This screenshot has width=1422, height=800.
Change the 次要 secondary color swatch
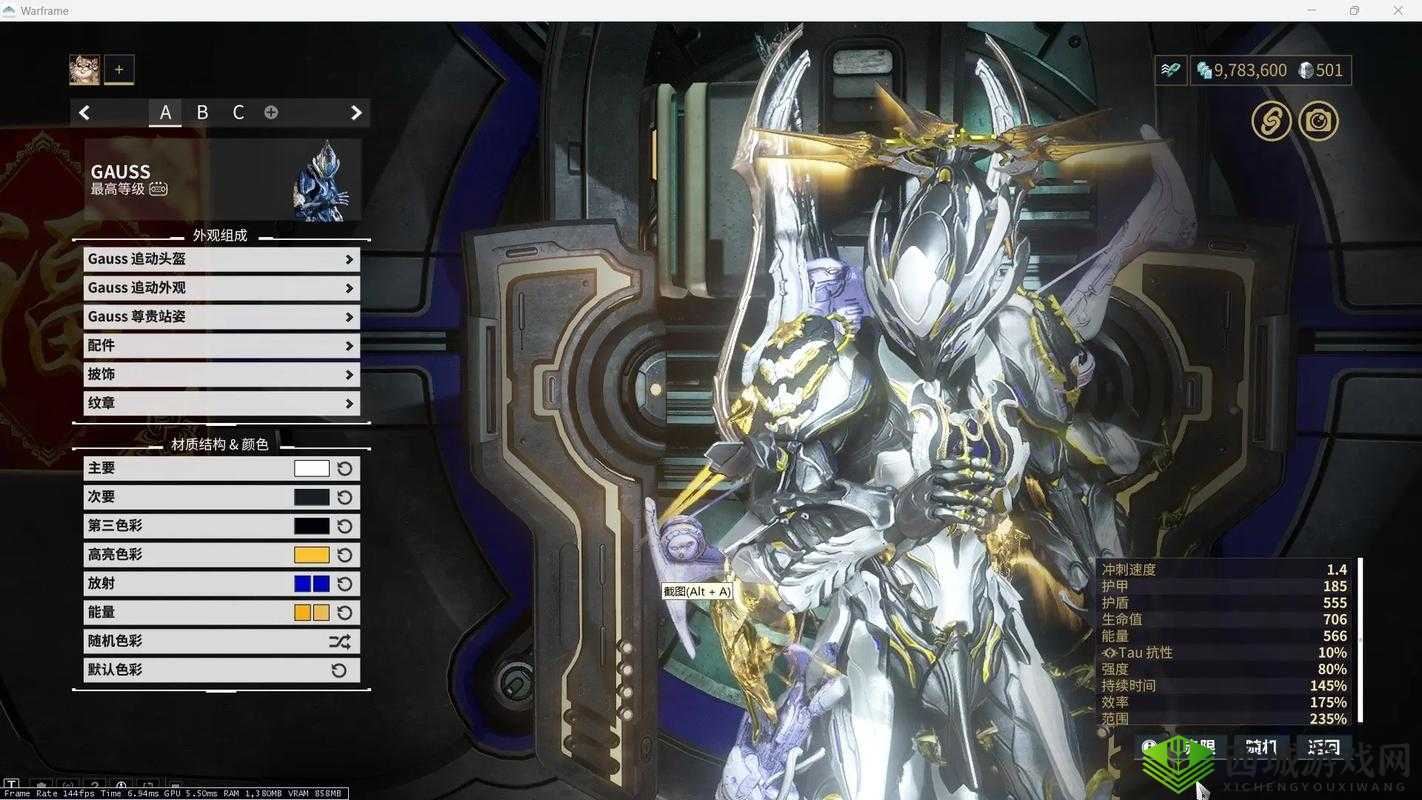tap(311, 497)
